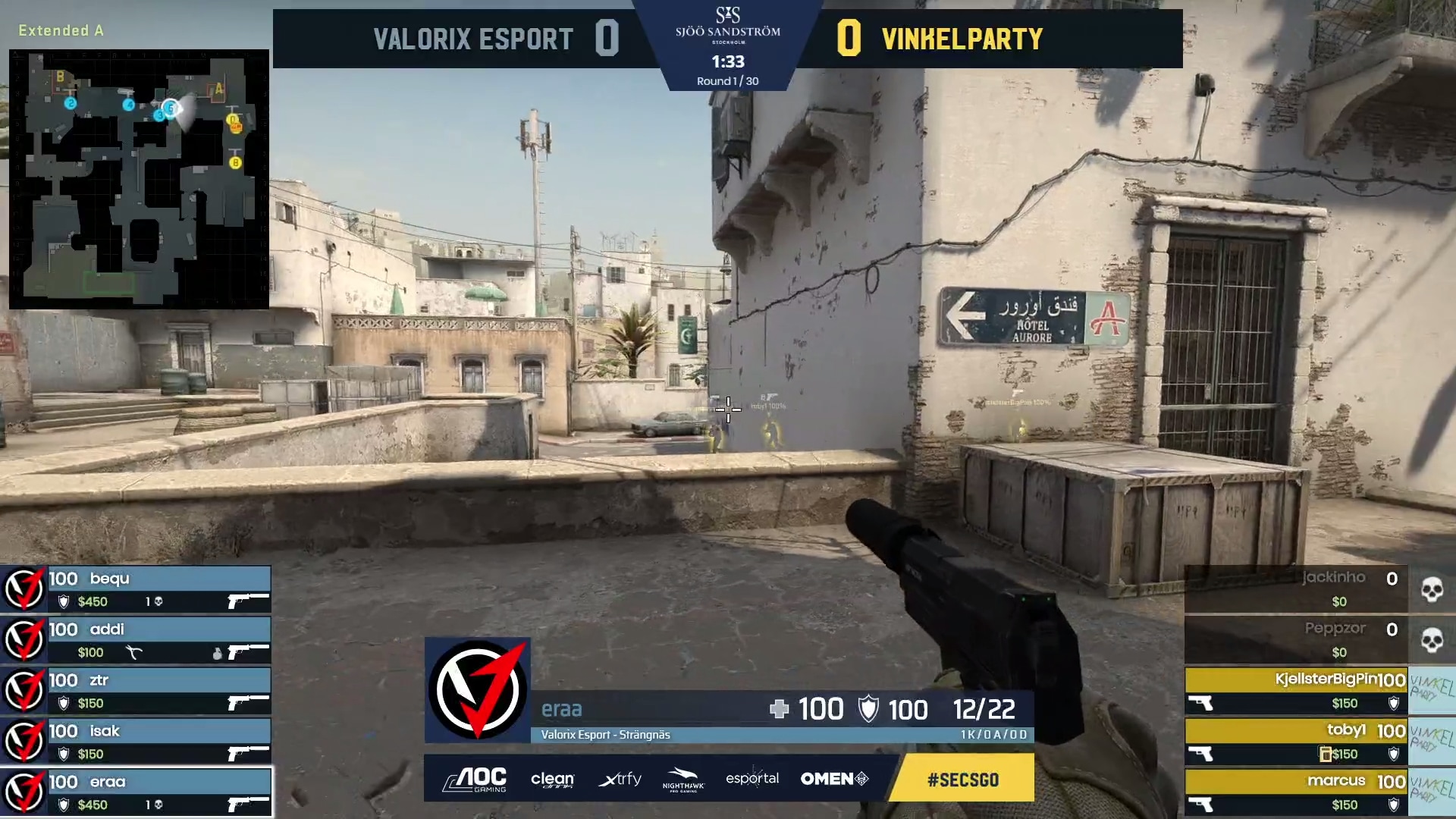Toggle KjellsterBigPin's armor shield indicator

click(x=1393, y=703)
